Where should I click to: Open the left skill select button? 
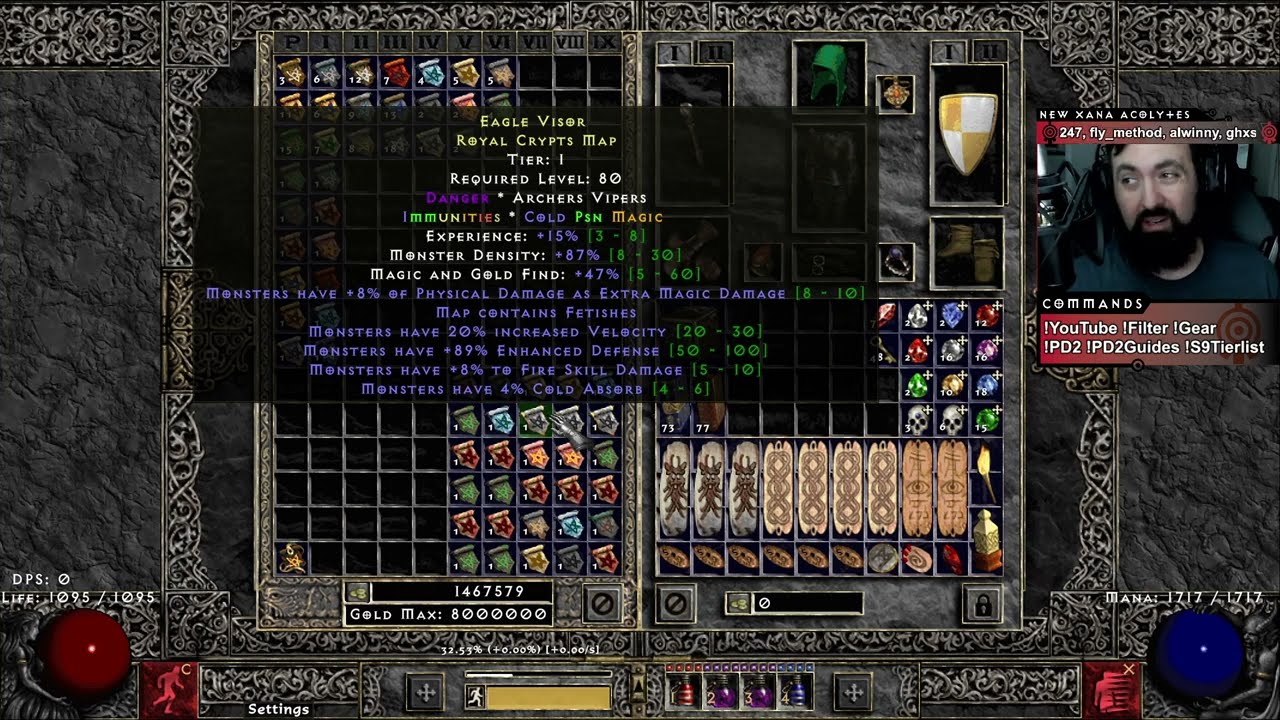[x=425, y=692]
